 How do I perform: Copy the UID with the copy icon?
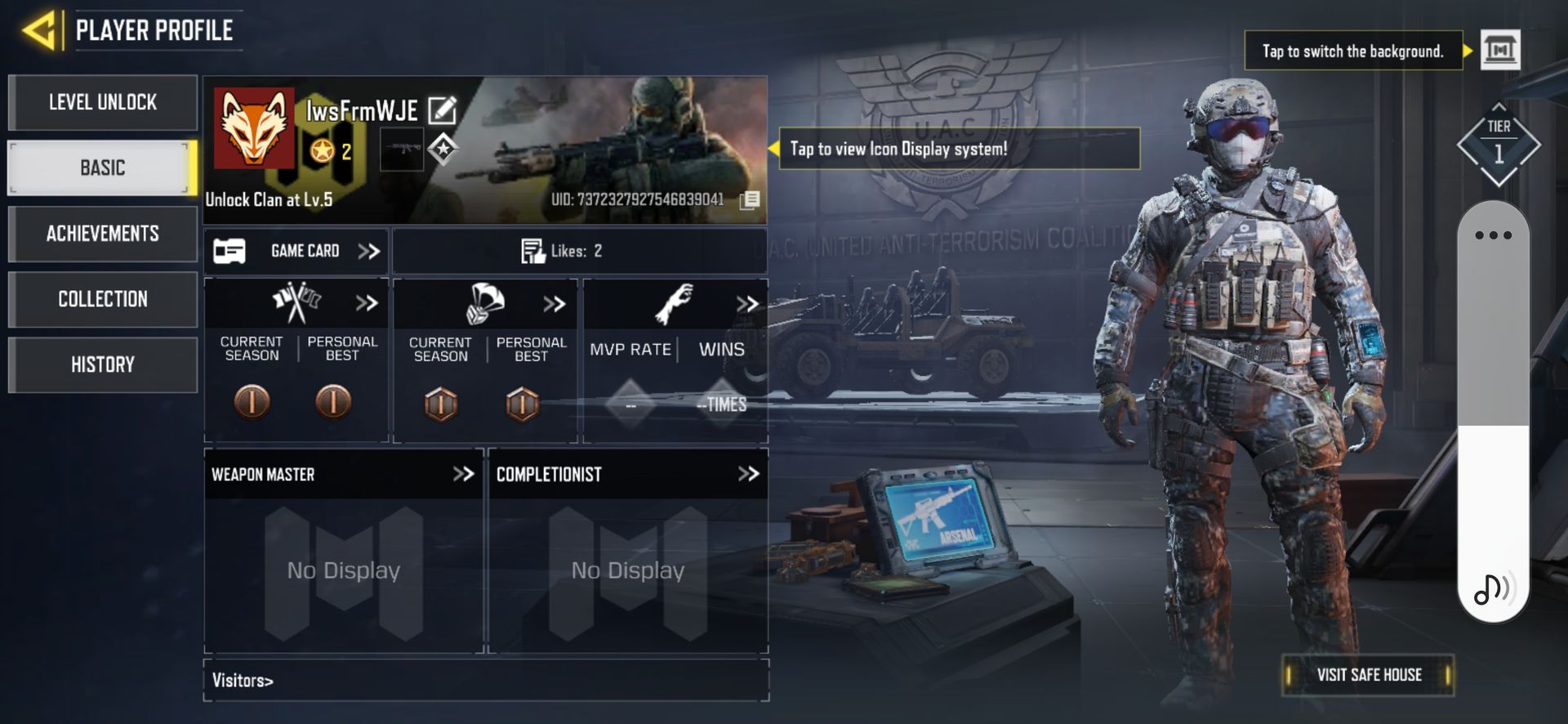[750, 199]
